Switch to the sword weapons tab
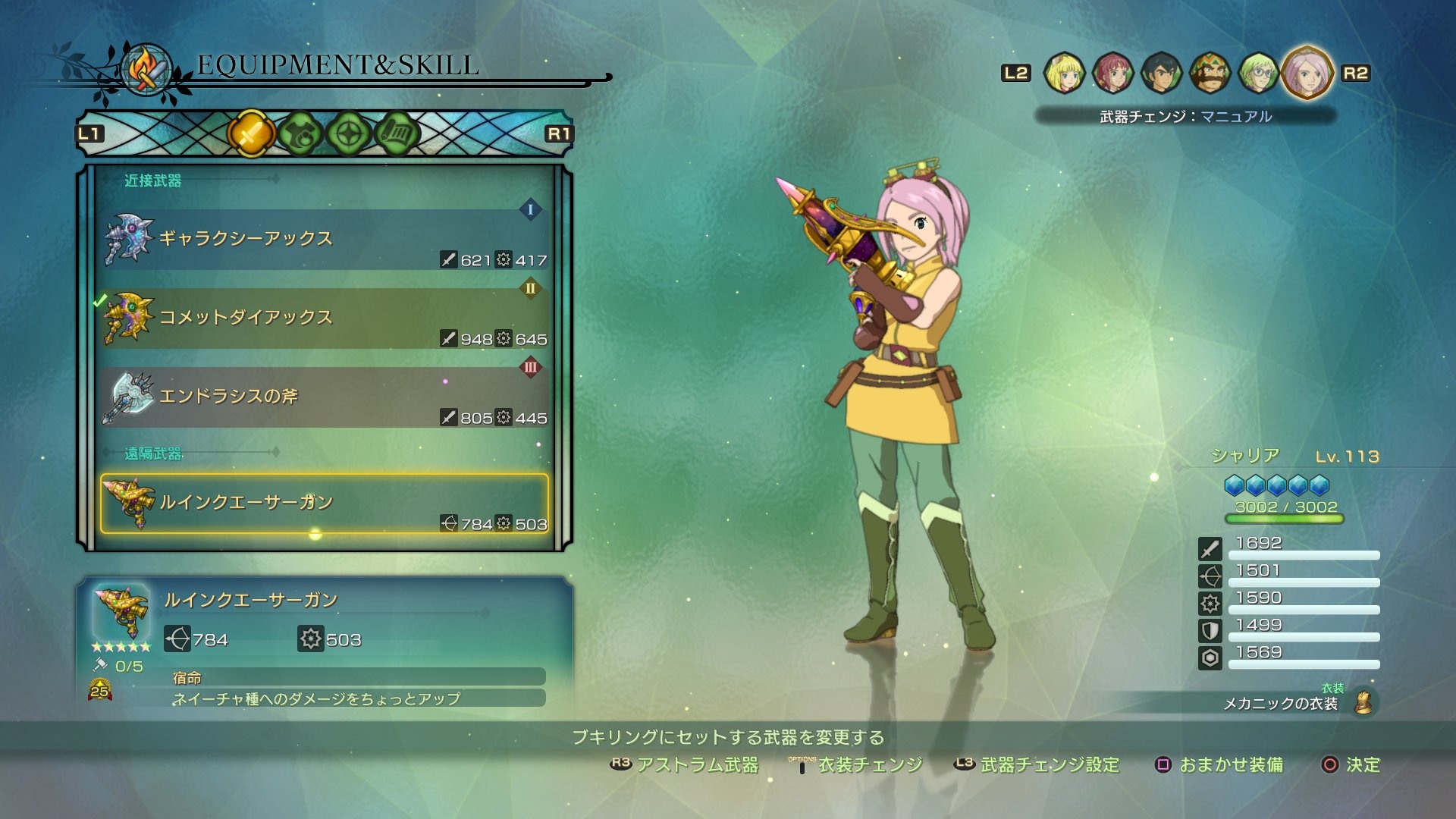 pos(251,134)
